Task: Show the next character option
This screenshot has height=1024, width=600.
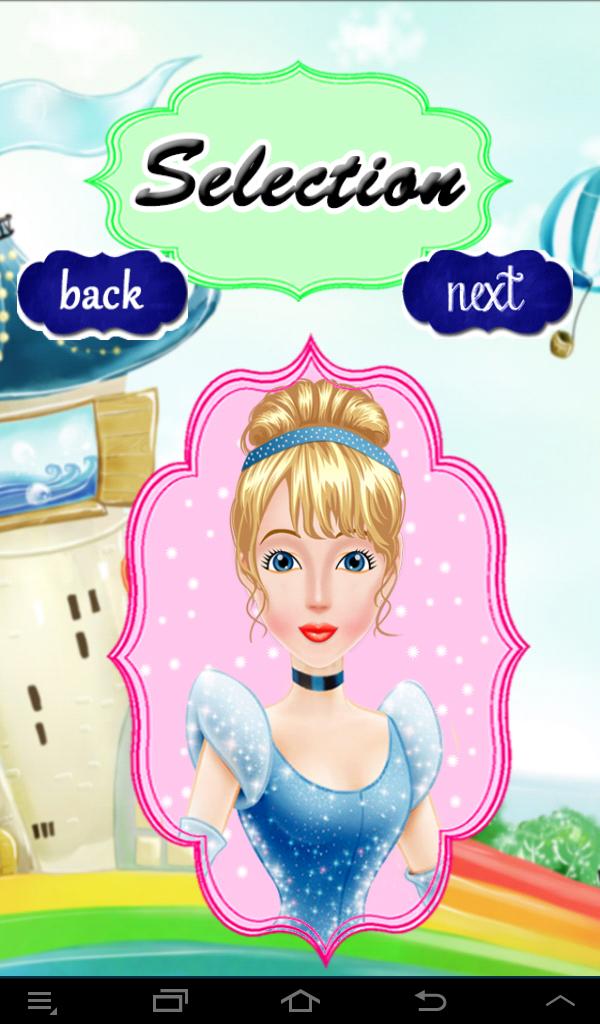Action: click(486, 292)
